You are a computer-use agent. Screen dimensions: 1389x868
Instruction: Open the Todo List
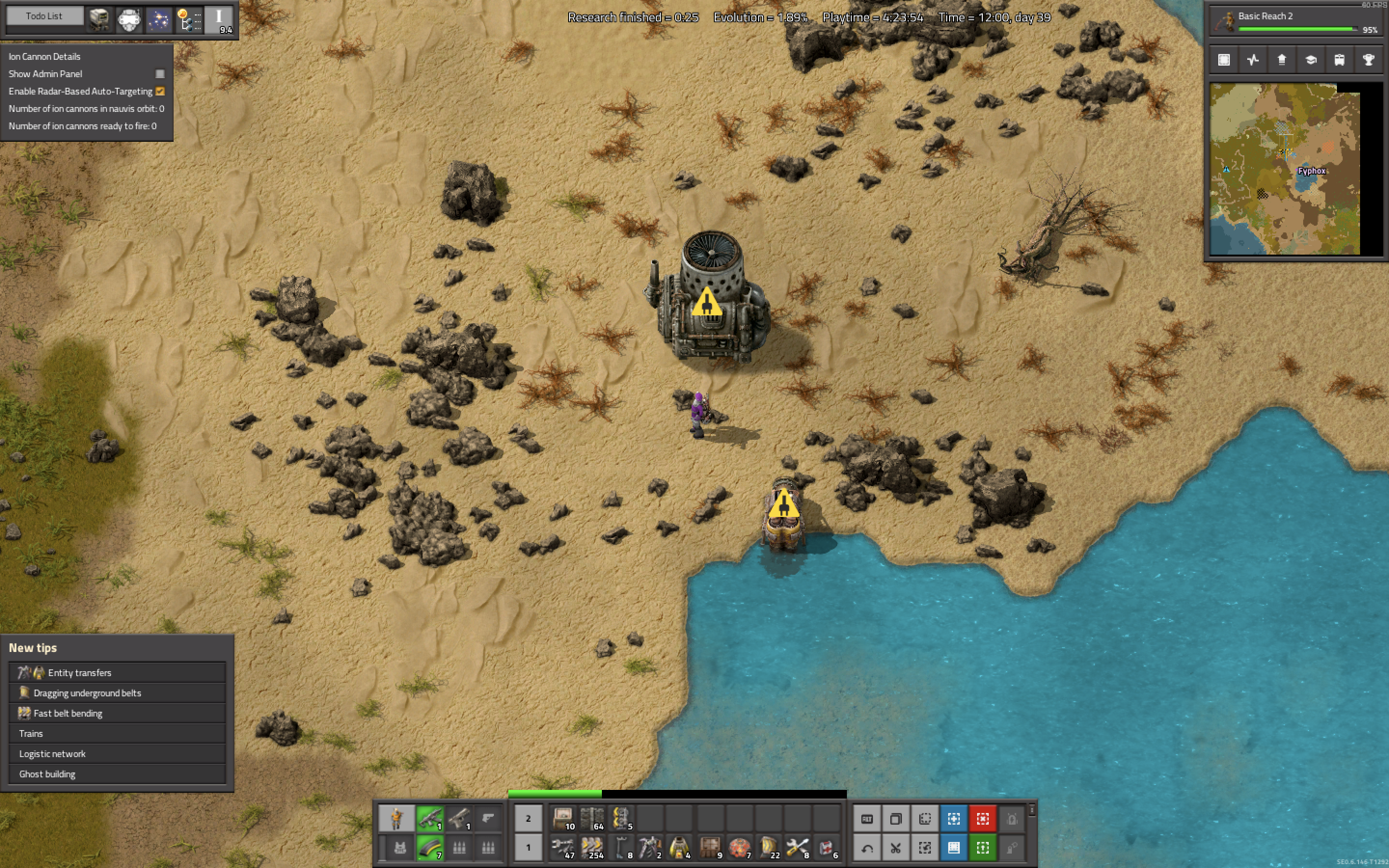pos(44,15)
